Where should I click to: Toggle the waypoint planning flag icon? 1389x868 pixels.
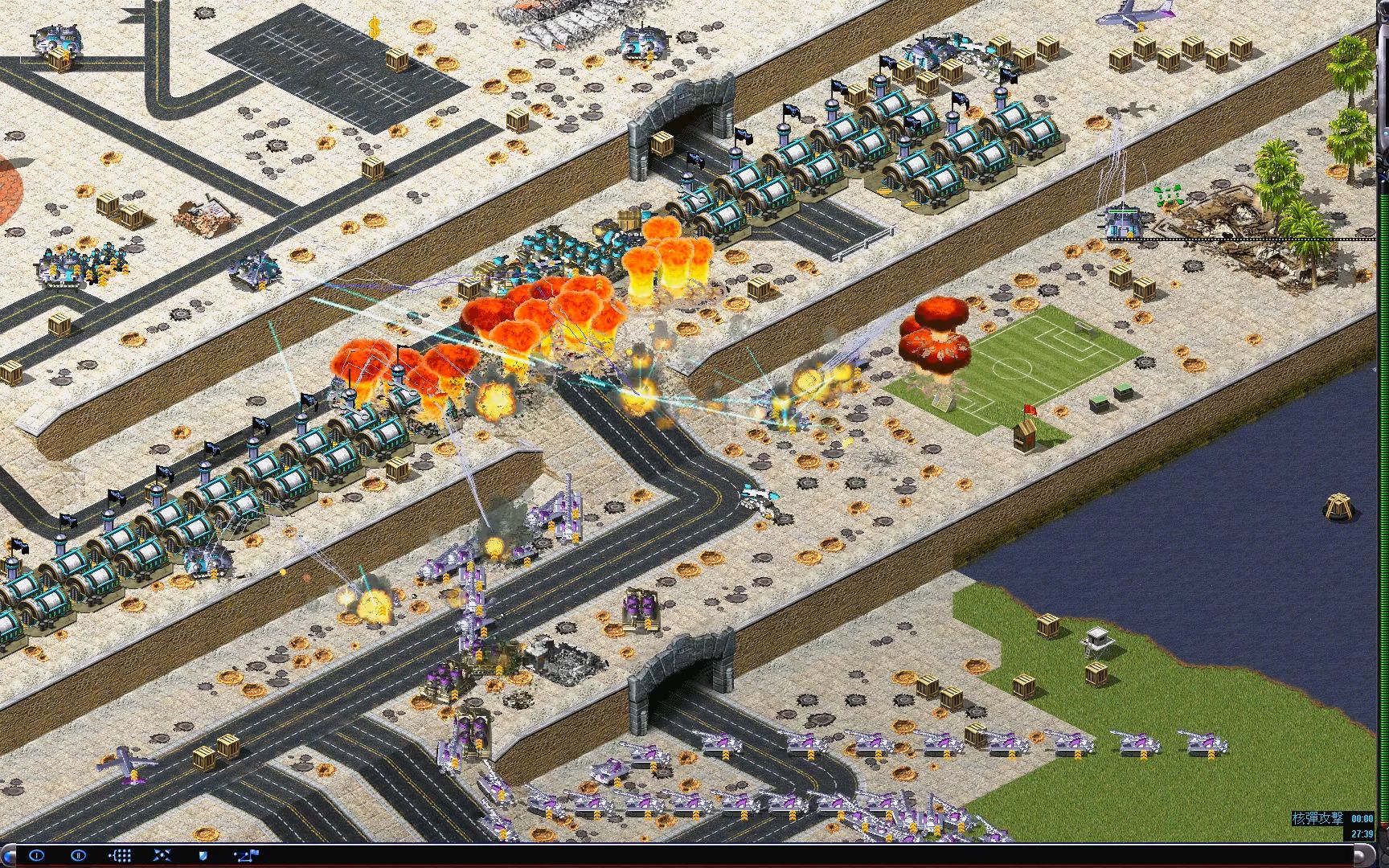click(246, 855)
